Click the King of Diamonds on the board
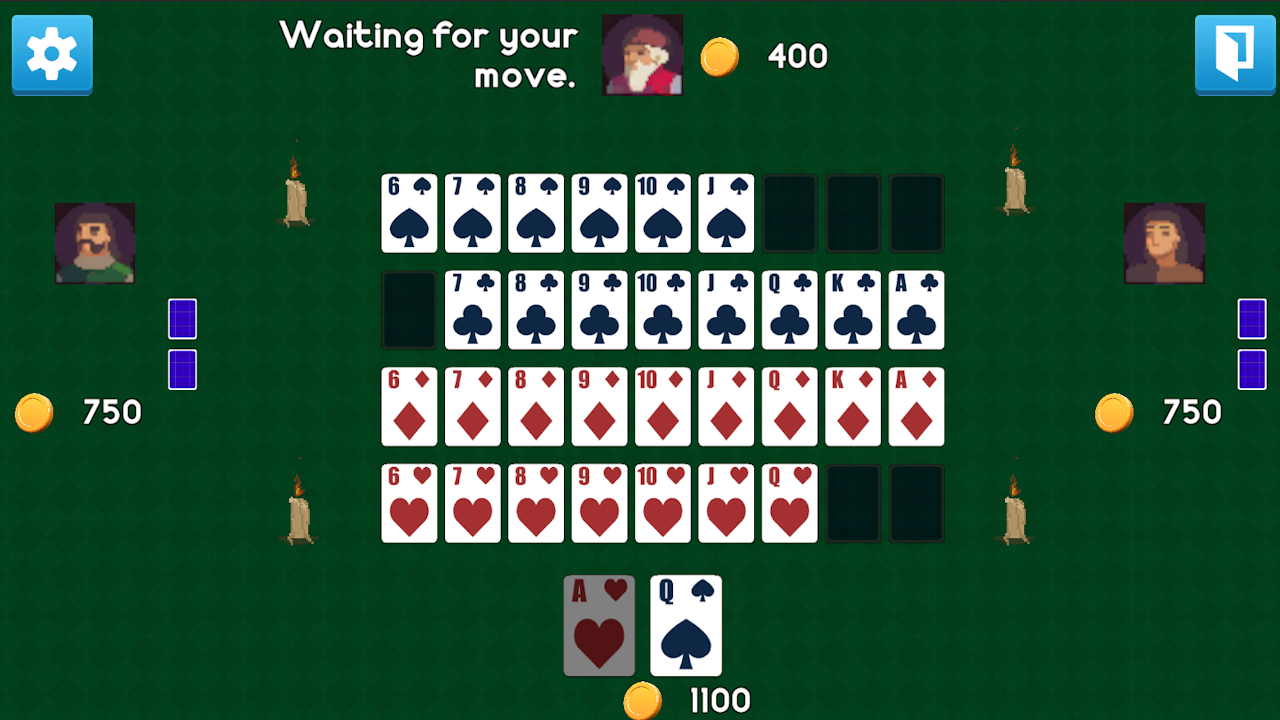 [853, 406]
